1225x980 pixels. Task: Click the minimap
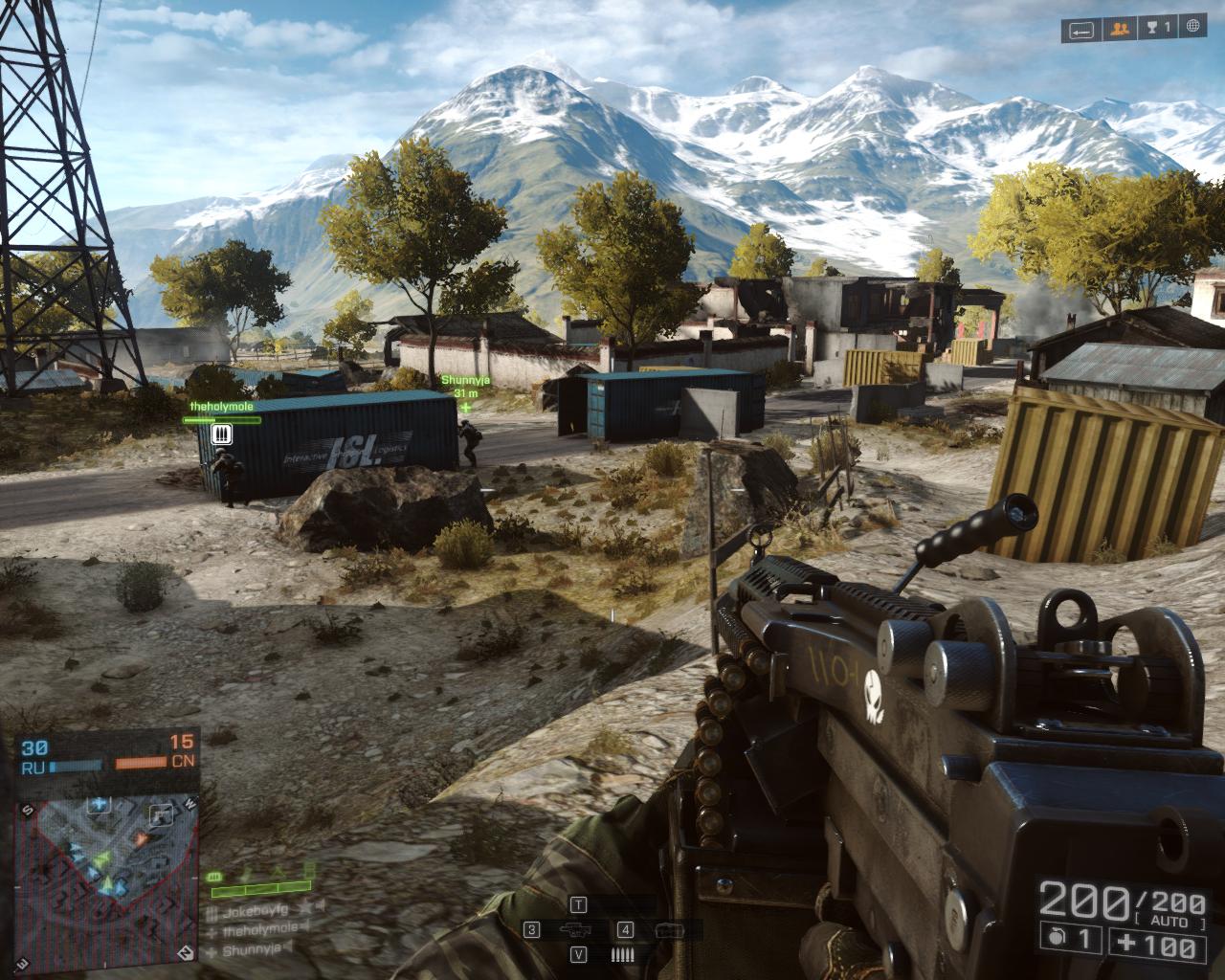pyautogui.click(x=106, y=861)
